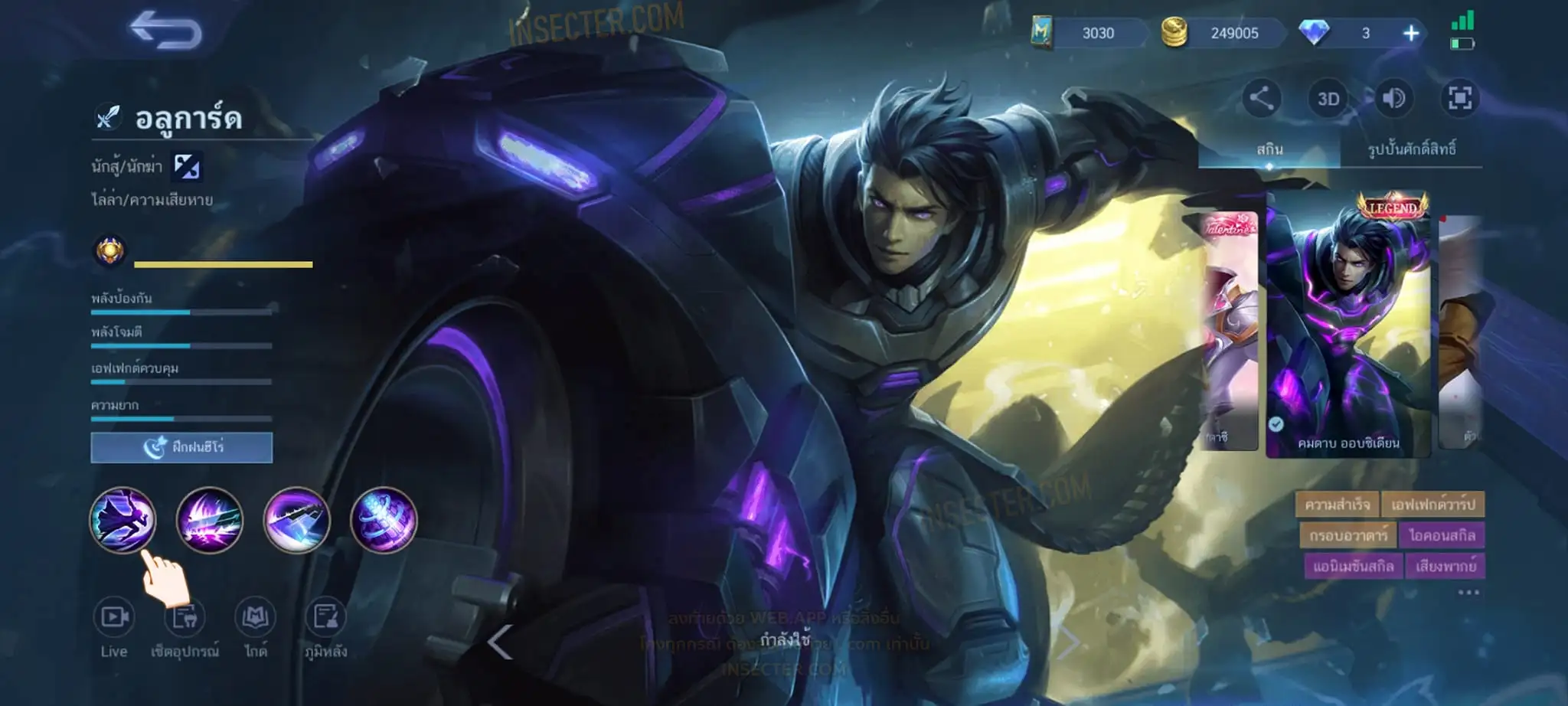Image resolution: width=1568 pixels, height=706 pixels.
Task: Switch to the สกิน tab
Action: [x=1269, y=149]
